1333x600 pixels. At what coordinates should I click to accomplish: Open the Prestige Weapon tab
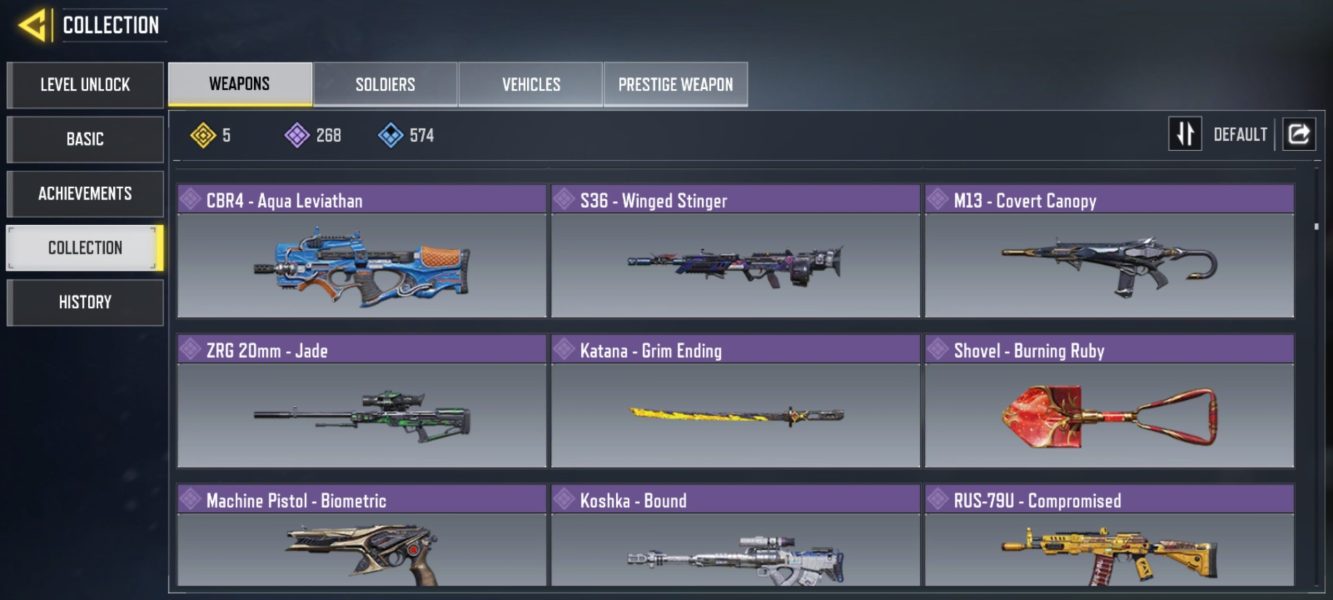click(x=675, y=85)
